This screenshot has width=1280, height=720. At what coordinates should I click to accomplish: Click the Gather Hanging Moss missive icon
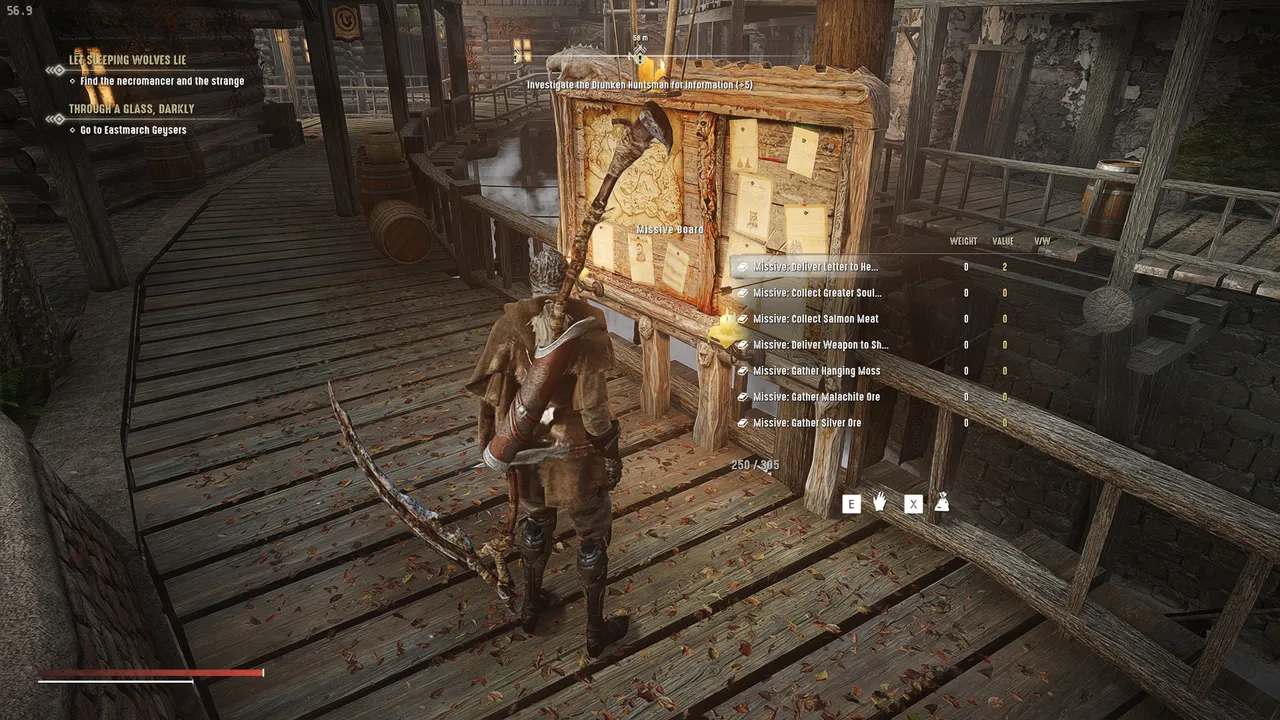tap(744, 370)
